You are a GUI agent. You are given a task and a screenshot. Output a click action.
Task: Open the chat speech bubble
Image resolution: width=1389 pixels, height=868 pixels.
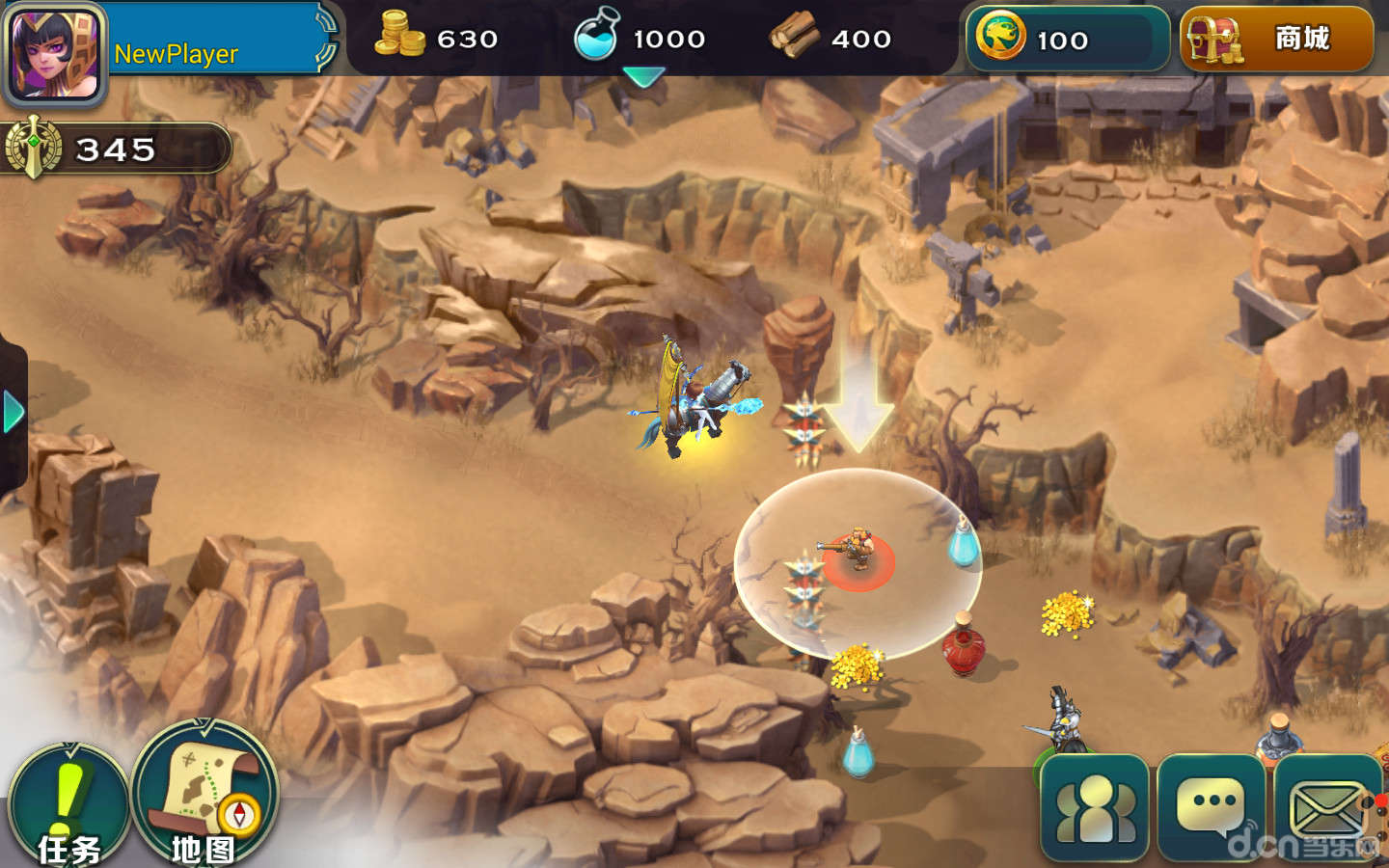[1211, 808]
